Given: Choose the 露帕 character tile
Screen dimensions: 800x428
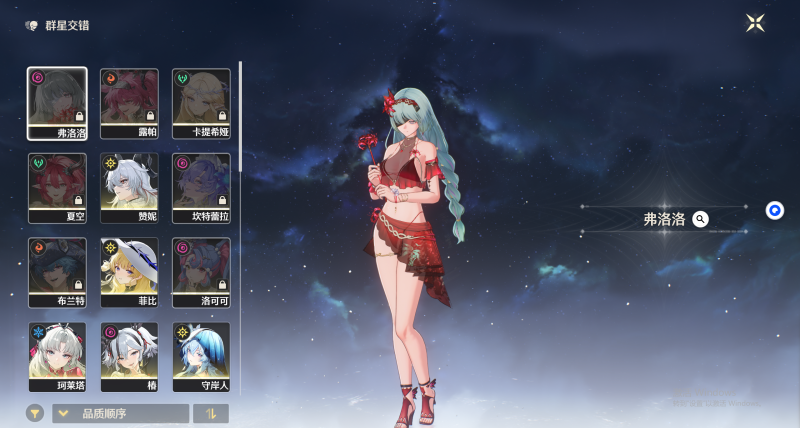Looking at the screenshot, I should coord(129,103).
